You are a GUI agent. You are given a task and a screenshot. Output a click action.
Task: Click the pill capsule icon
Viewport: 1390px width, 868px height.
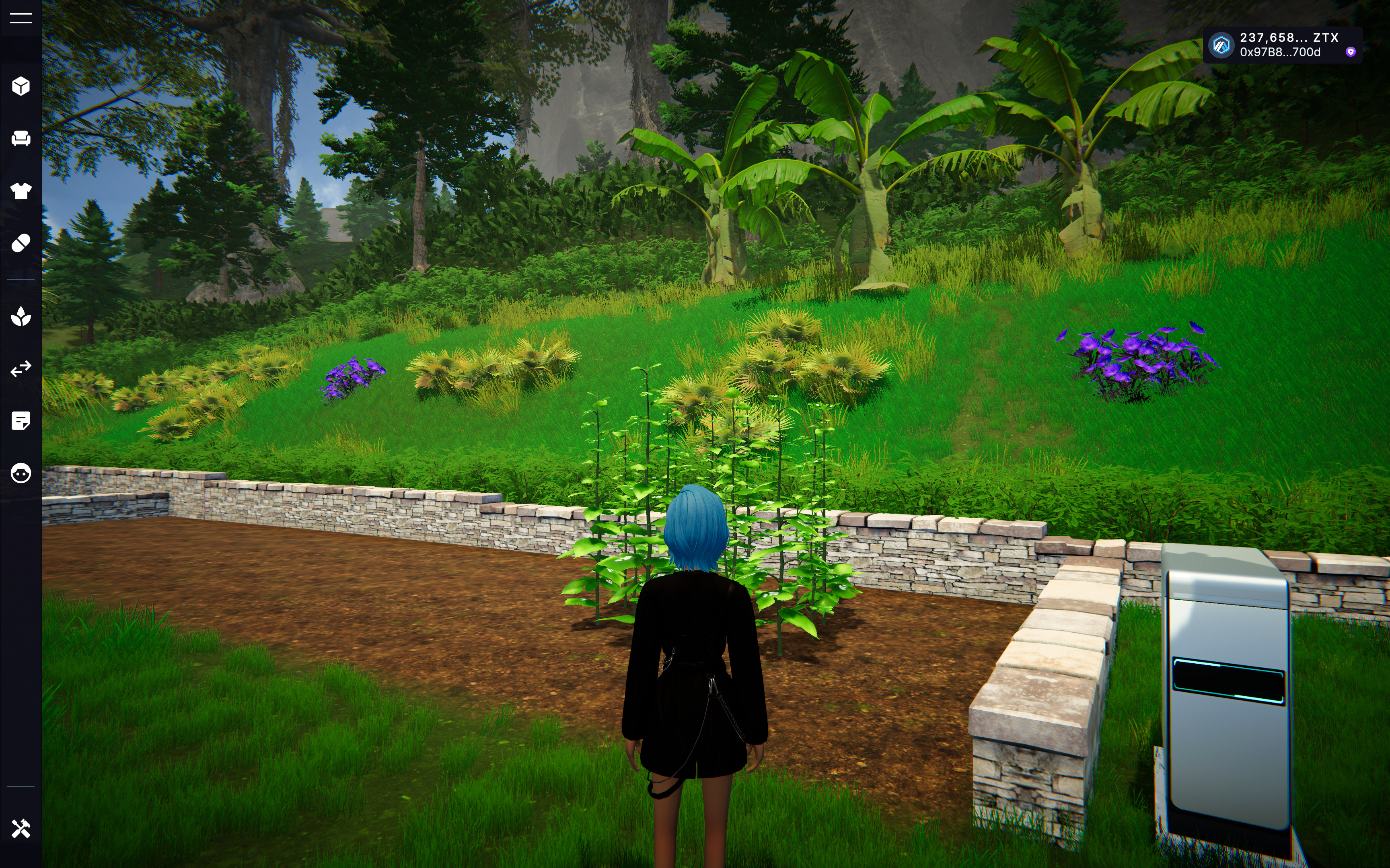point(21,243)
